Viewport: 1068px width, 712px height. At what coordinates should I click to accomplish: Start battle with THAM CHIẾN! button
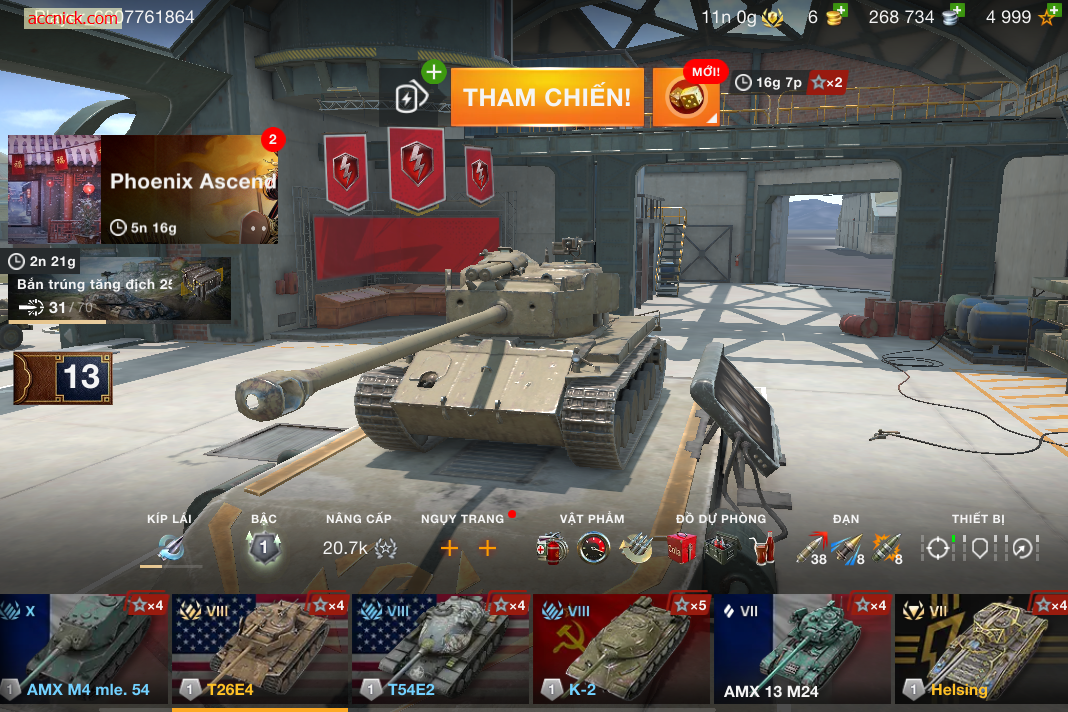(x=547, y=97)
